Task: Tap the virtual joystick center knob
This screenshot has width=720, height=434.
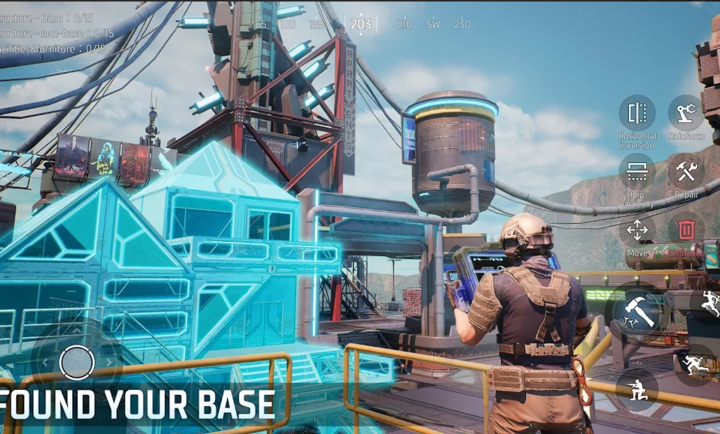Action: 77,362
